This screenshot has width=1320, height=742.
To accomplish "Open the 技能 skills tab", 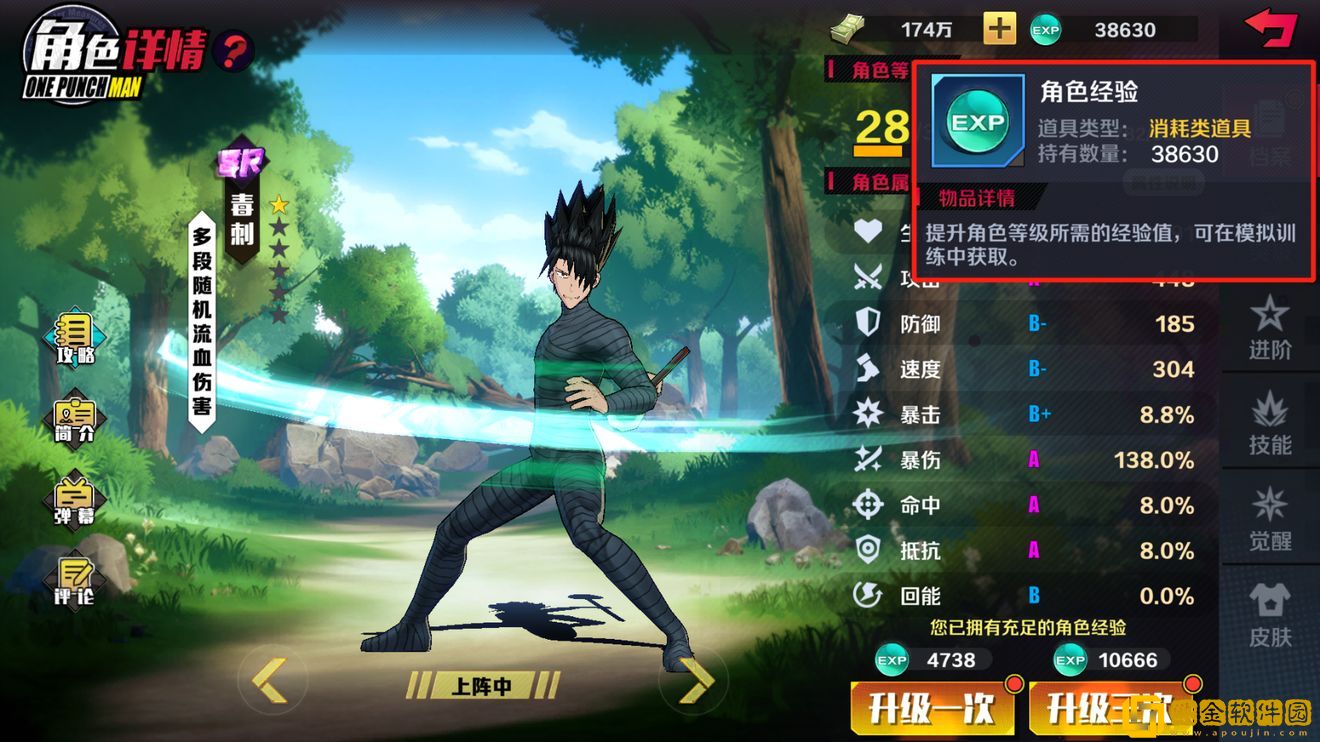I will tap(1270, 425).
